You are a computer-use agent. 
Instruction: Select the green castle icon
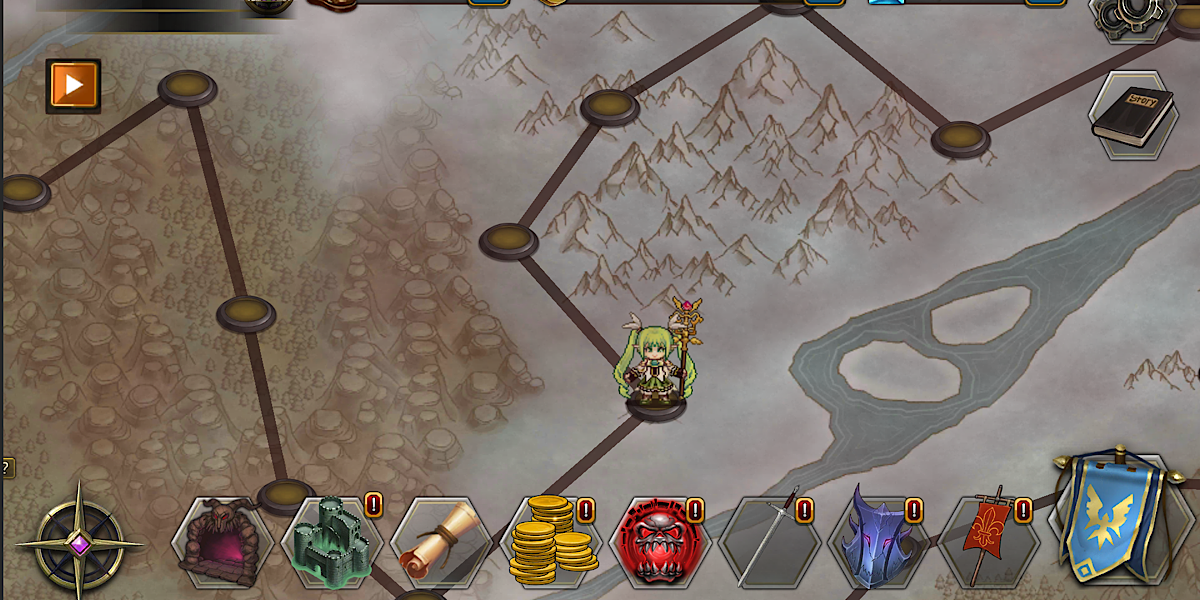click(331, 543)
